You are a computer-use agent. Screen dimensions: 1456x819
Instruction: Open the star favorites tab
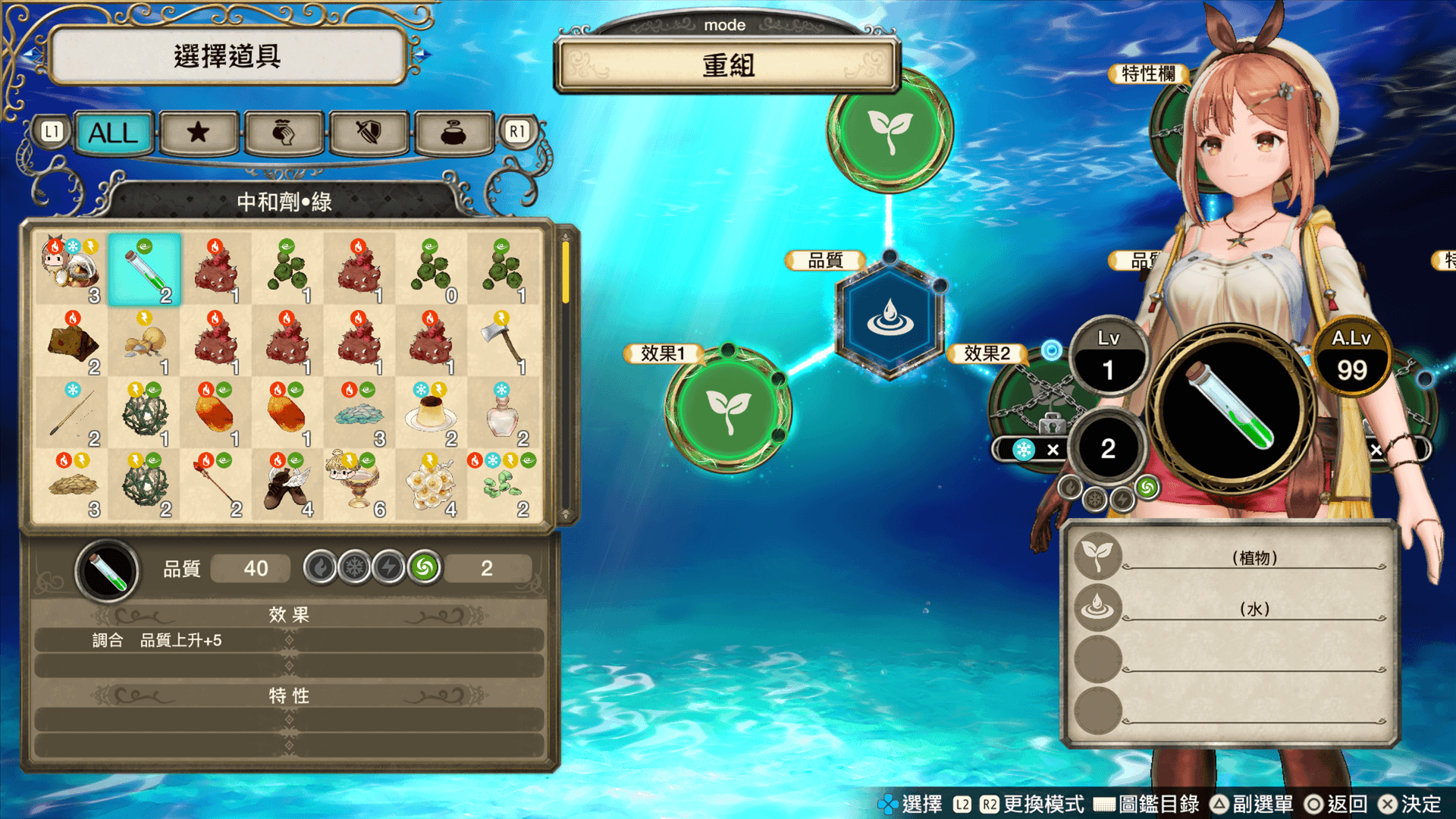(x=199, y=133)
